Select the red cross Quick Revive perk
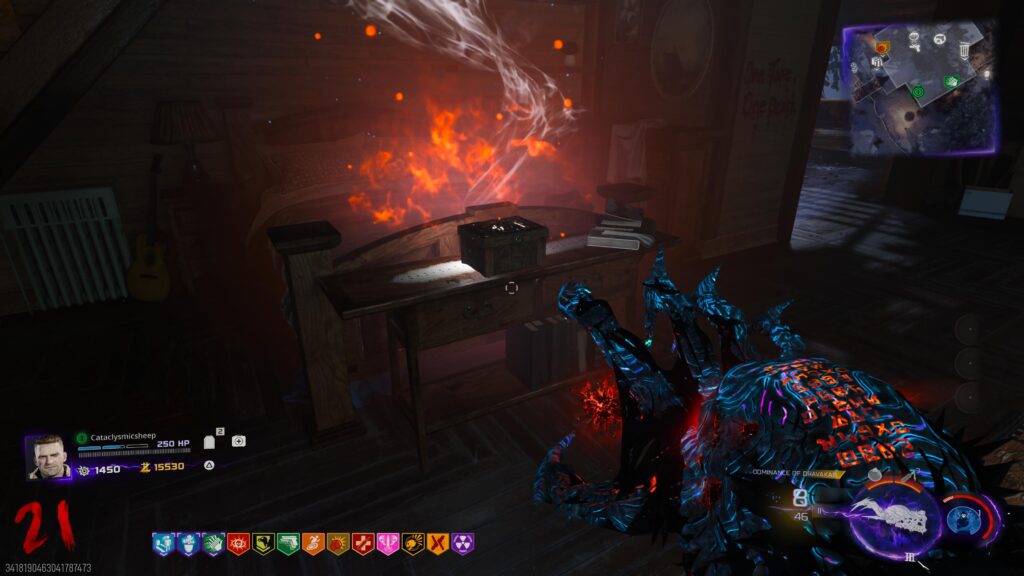The width and height of the screenshot is (1024, 576). pyautogui.click(x=363, y=544)
